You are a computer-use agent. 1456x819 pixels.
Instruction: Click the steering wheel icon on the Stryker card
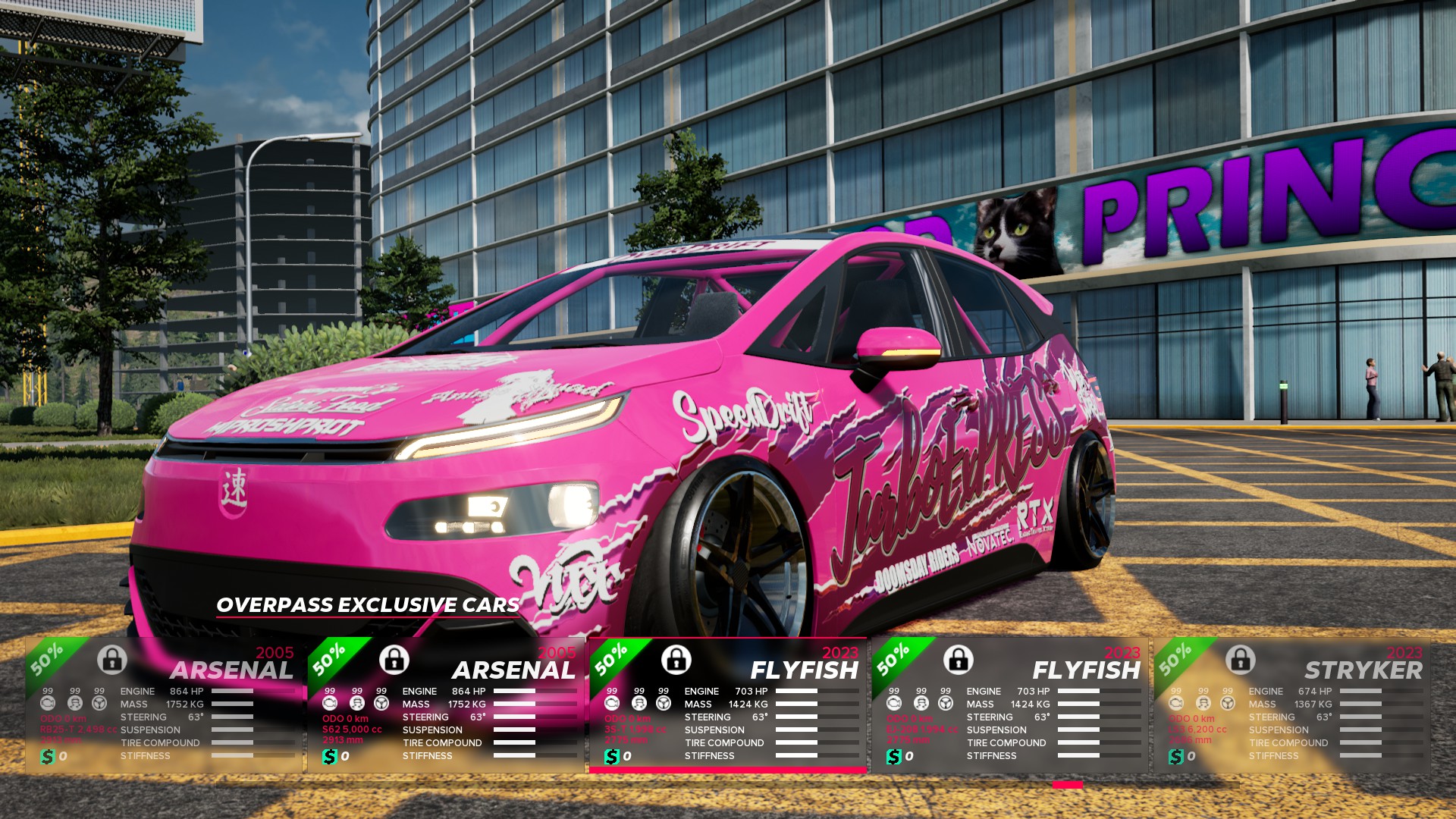pos(1227,704)
